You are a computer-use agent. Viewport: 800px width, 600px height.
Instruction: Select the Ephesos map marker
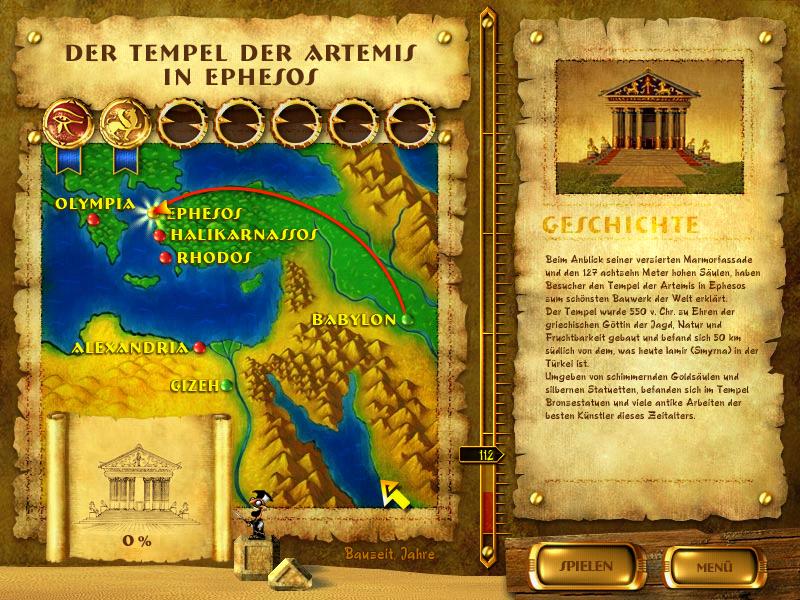(155, 213)
